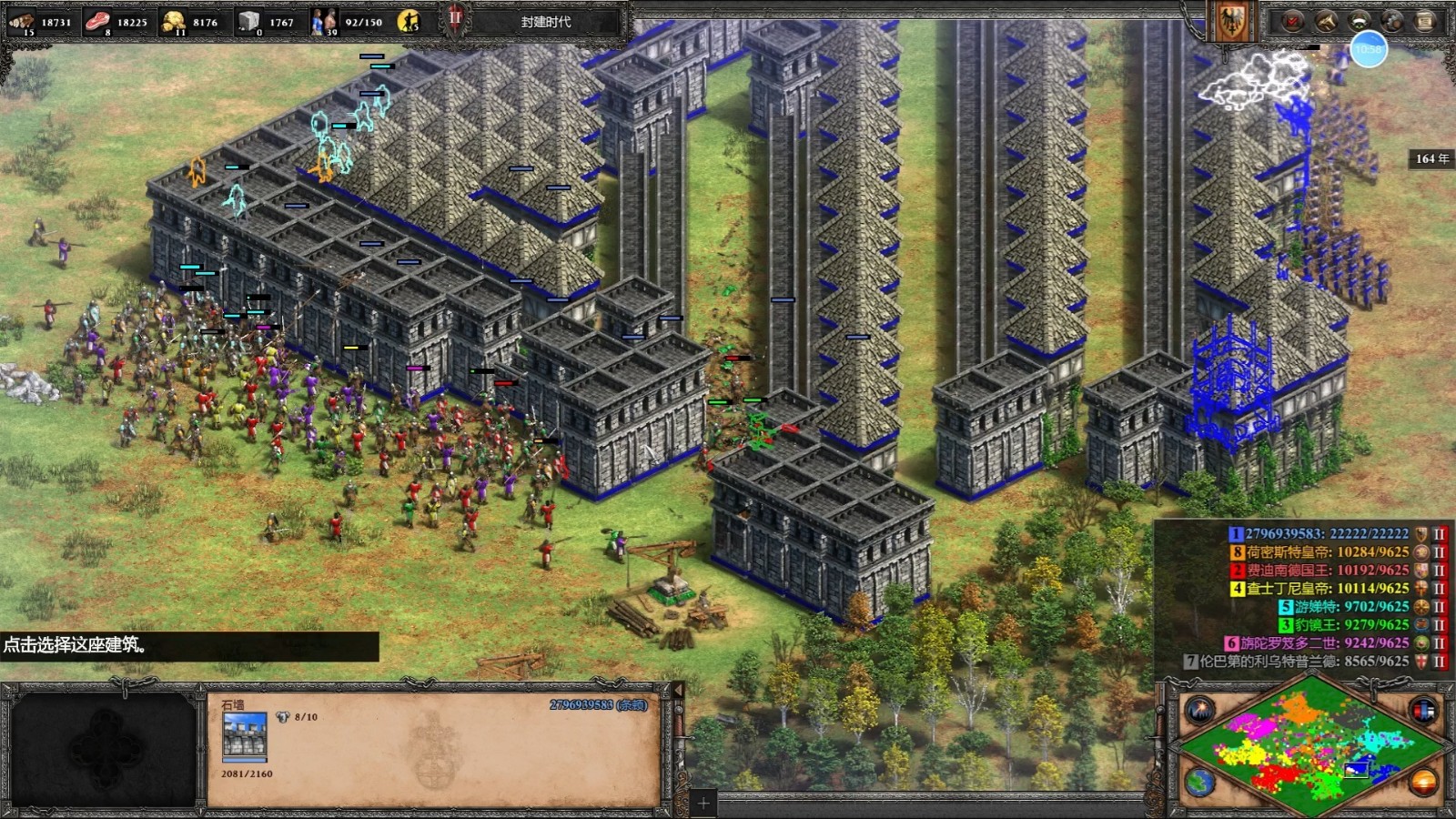Open the objectives checkmark button

click(x=1293, y=21)
